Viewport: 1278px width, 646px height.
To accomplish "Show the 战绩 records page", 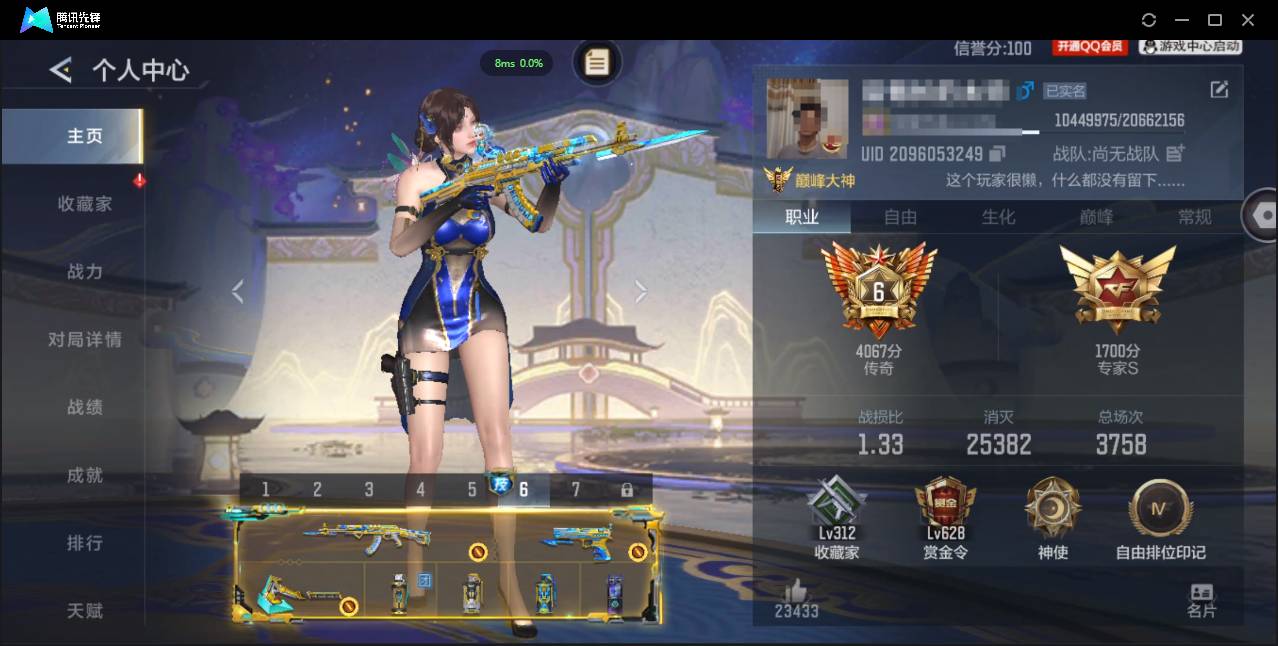I will pyautogui.click(x=84, y=407).
